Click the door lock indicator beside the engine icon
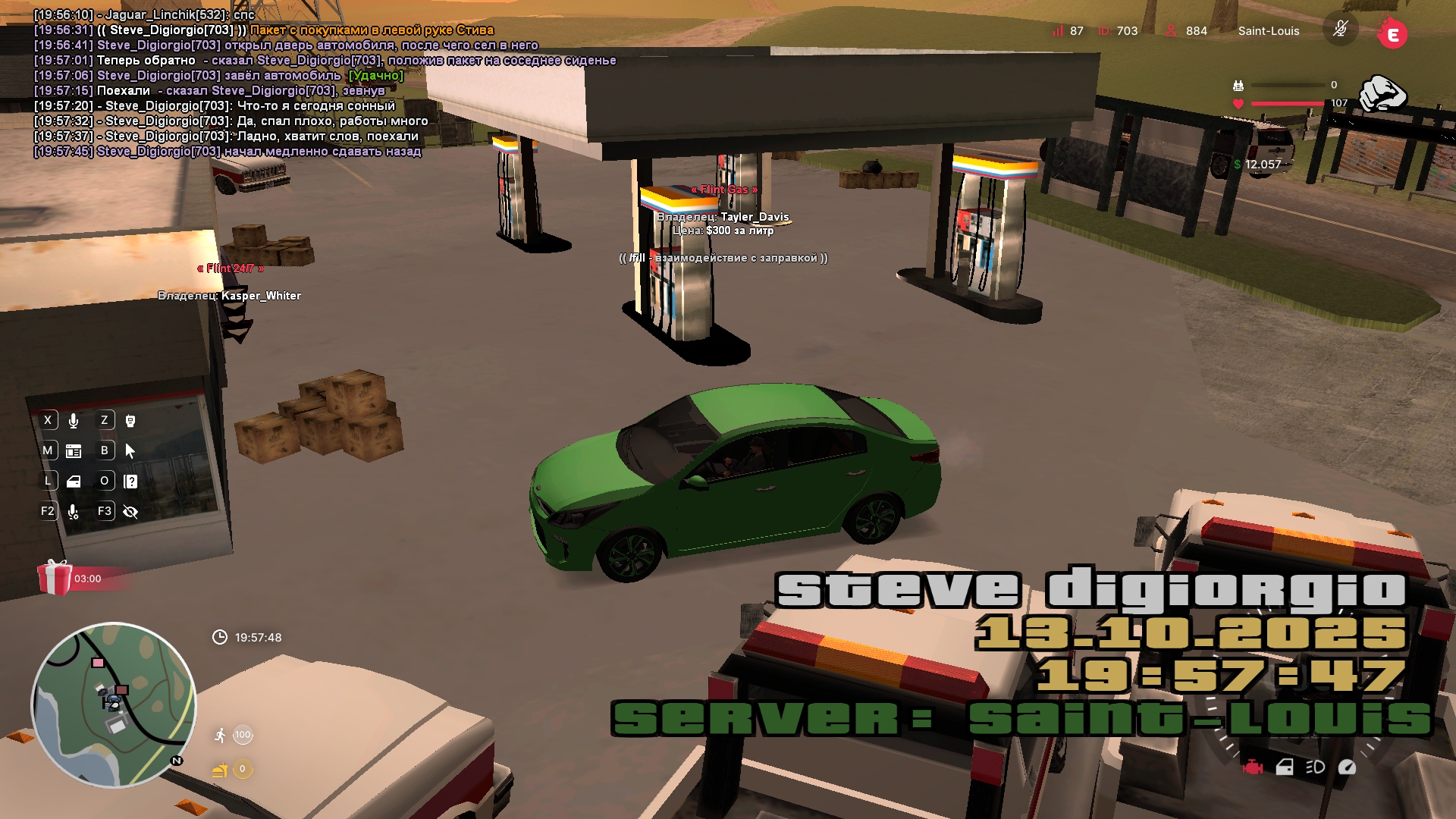The image size is (1456, 819). 1285,767
